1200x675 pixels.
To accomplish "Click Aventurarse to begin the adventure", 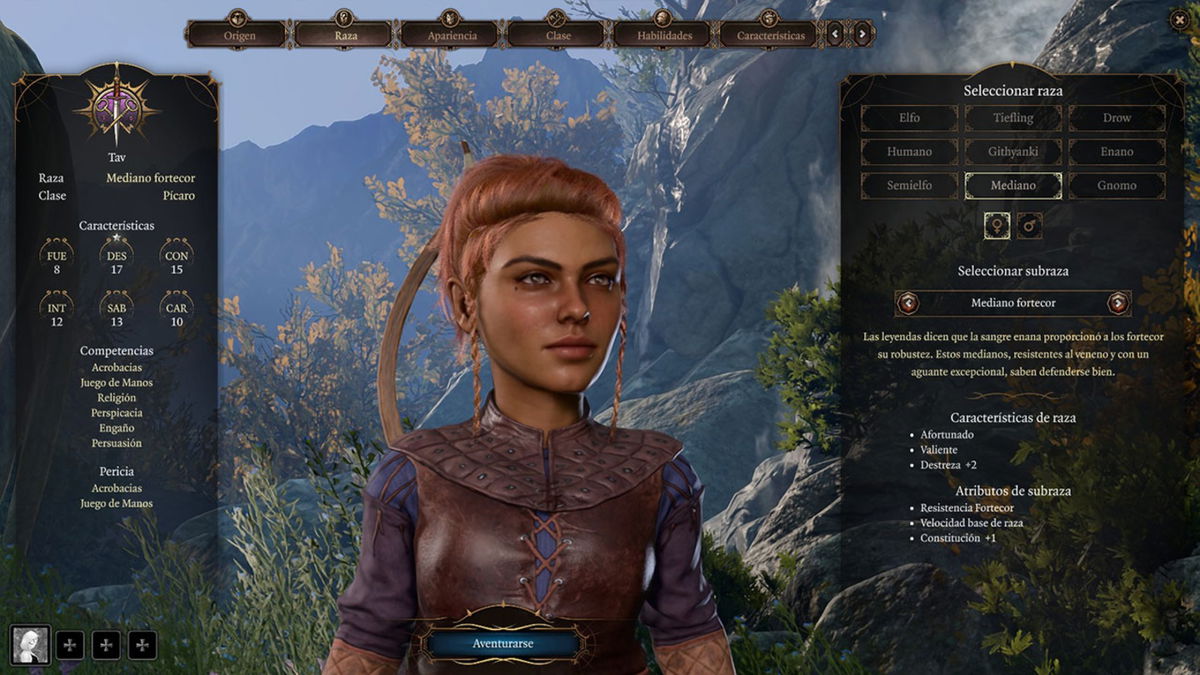I will point(502,644).
